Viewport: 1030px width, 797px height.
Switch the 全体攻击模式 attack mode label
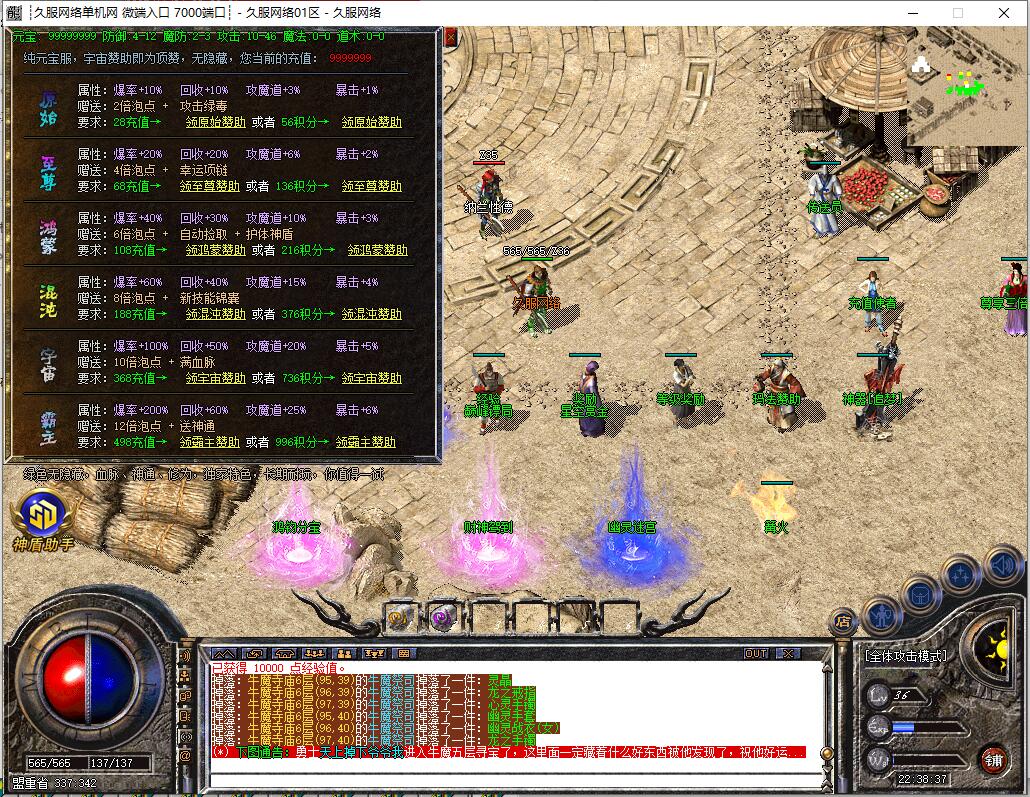click(905, 656)
